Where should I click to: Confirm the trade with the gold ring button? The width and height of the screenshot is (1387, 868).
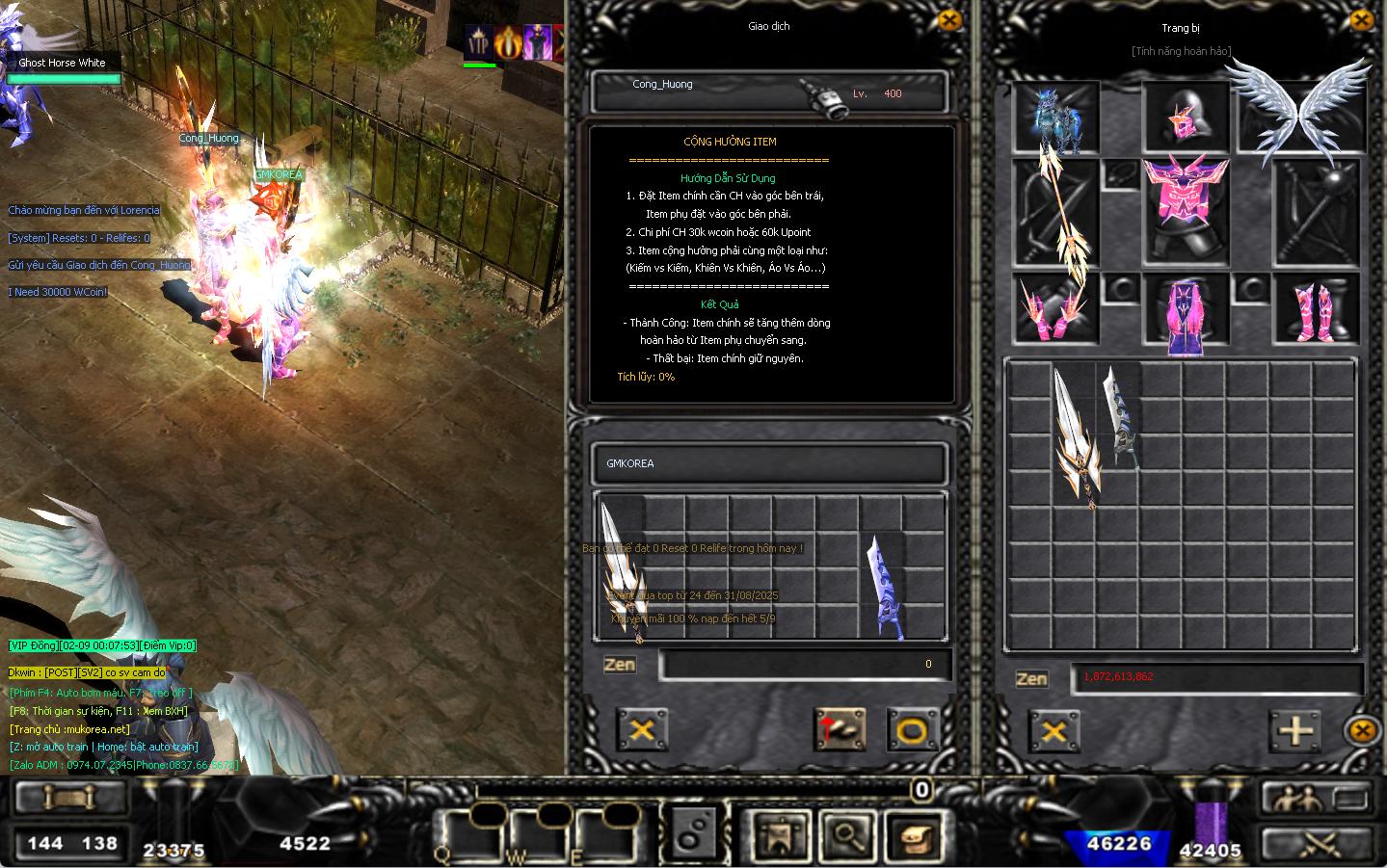point(911,730)
